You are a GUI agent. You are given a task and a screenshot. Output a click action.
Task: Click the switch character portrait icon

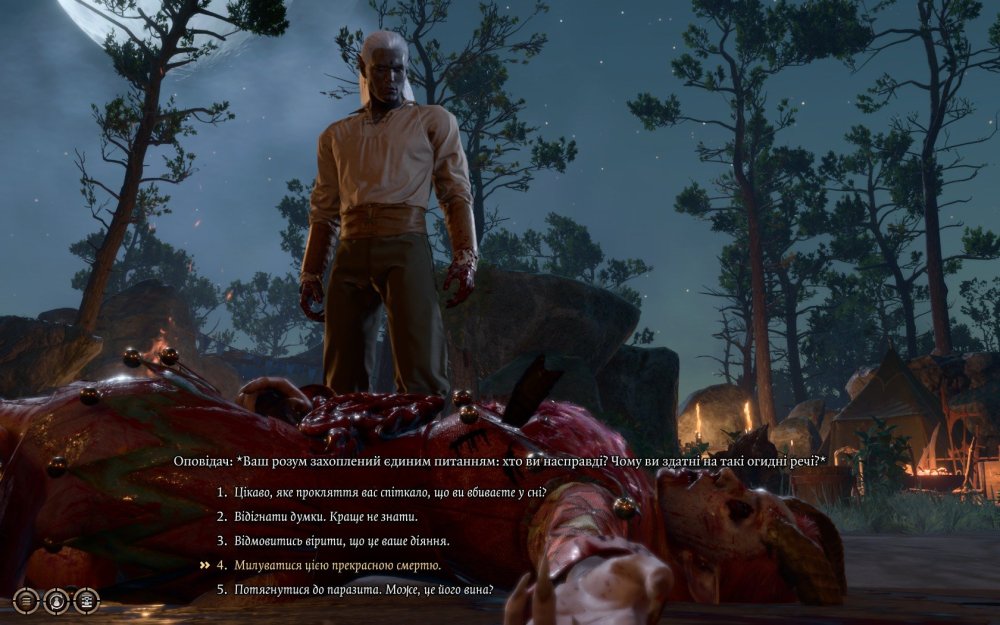57,600
